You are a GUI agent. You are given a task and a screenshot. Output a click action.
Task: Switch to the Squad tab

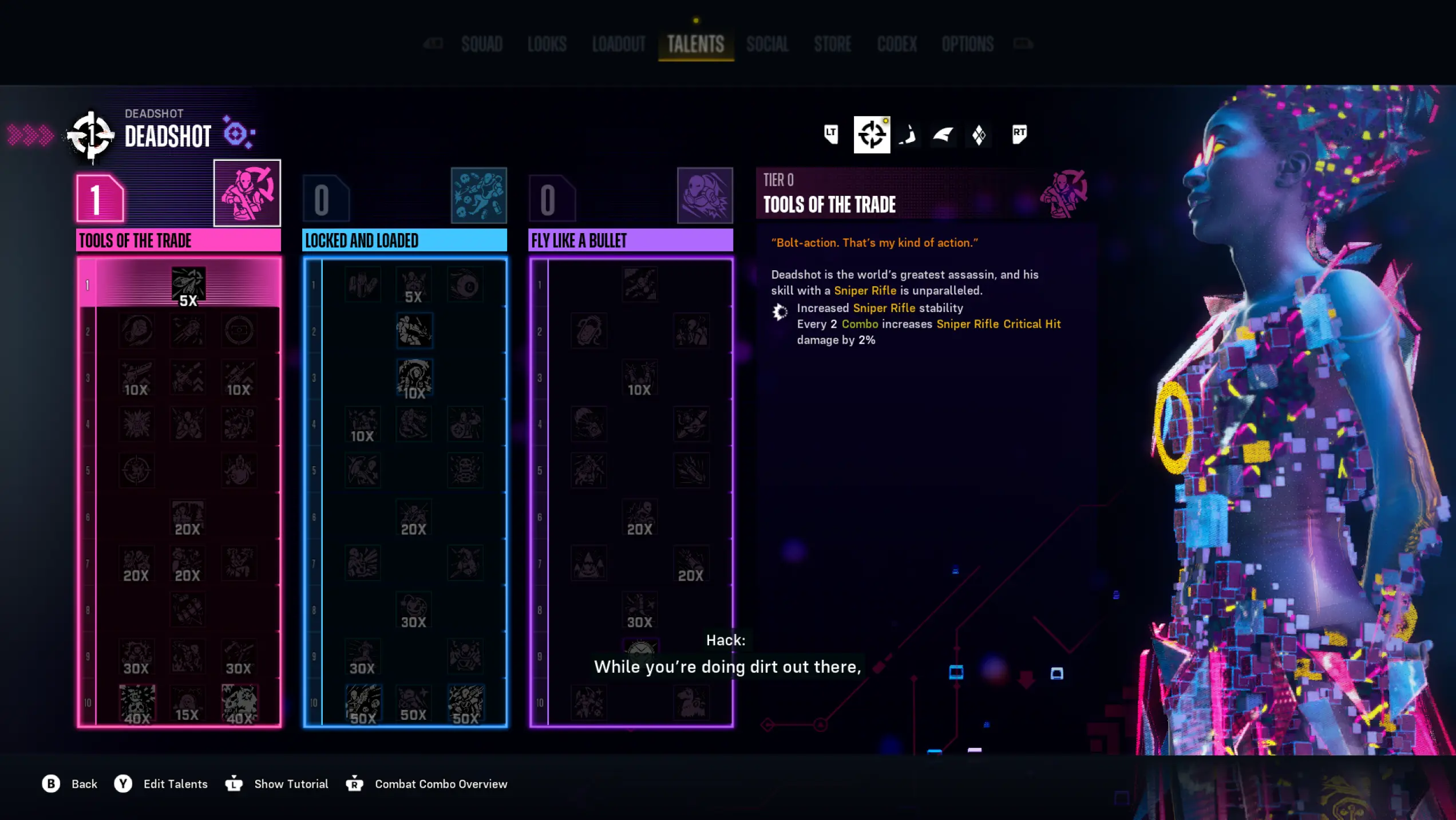[x=482, y=44]
